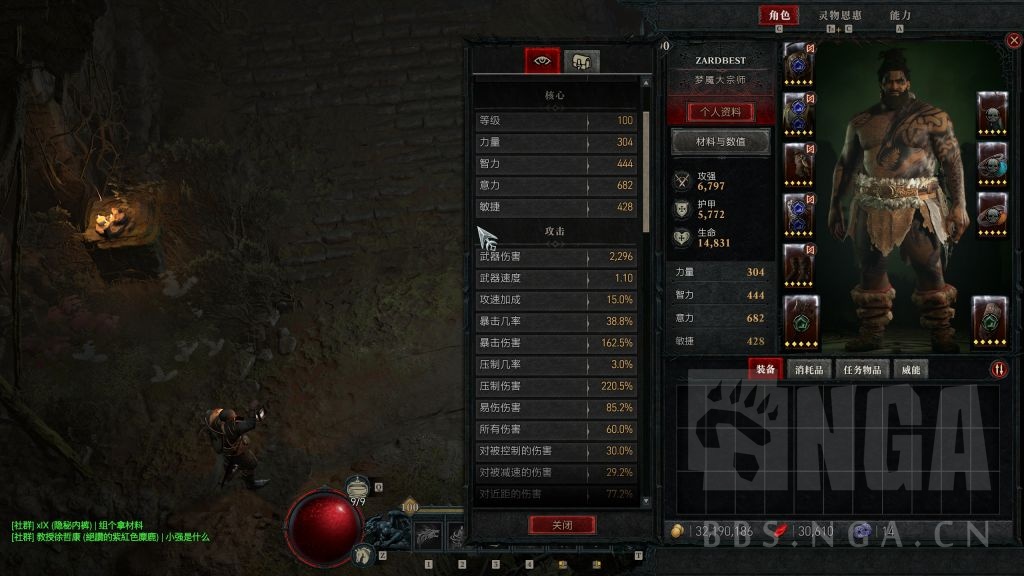
Task: Select the 角色 character tab
Action: tap(777, 16)
